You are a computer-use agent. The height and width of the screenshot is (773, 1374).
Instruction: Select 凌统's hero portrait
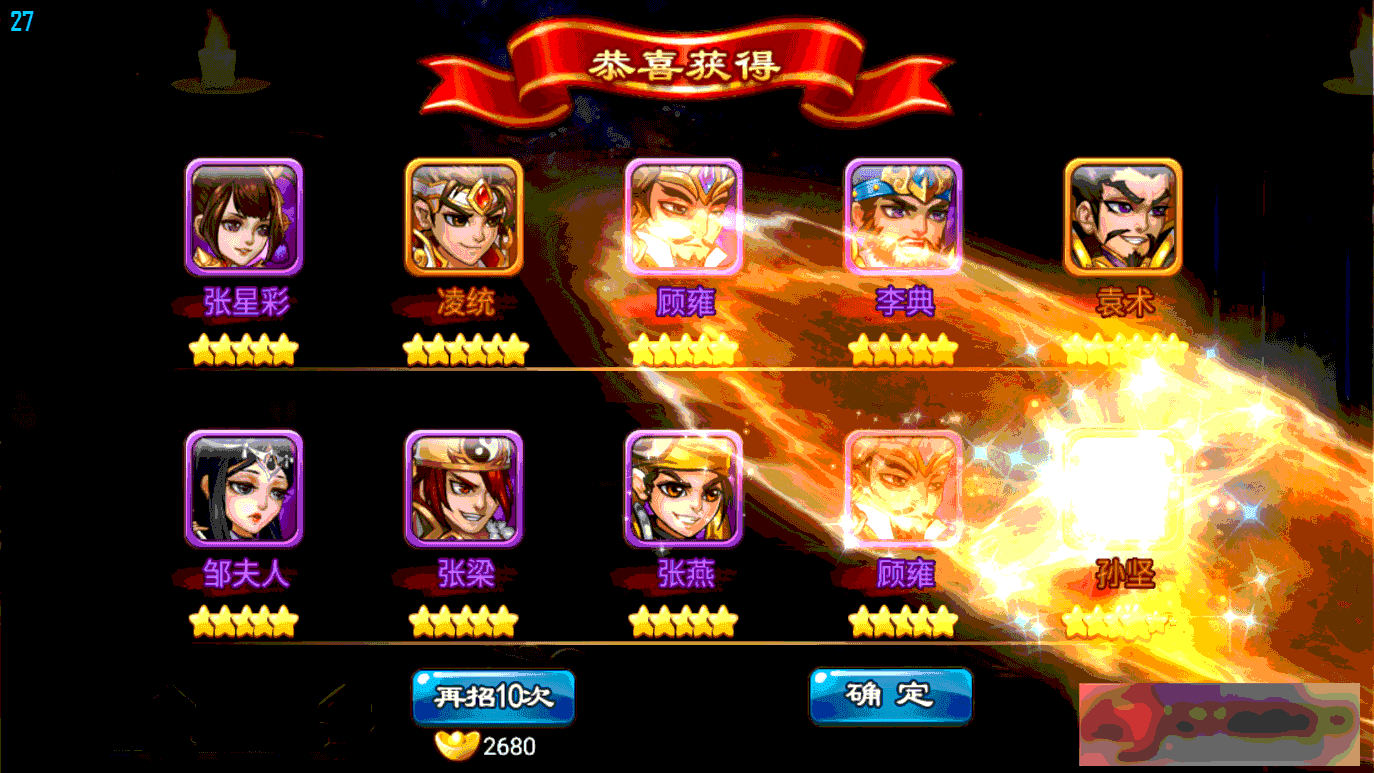click(x=464, y=218)
